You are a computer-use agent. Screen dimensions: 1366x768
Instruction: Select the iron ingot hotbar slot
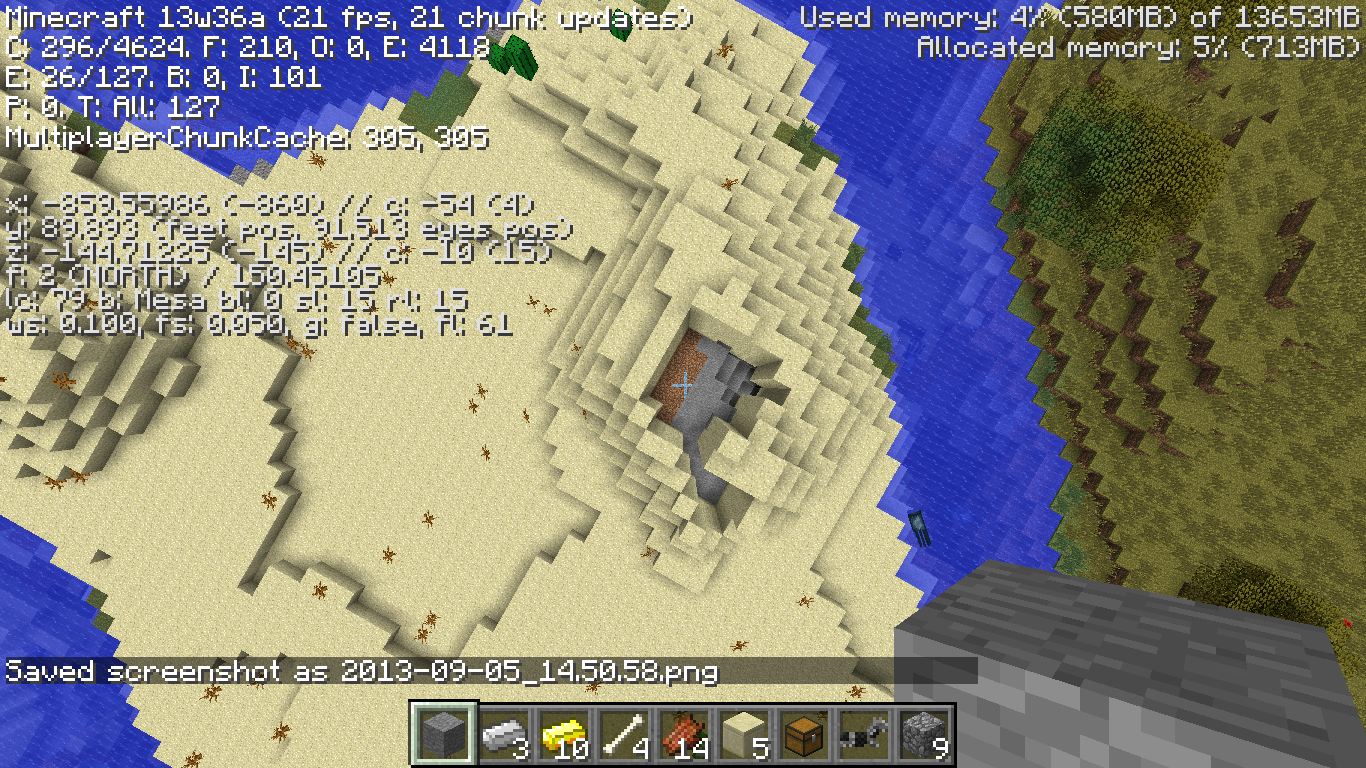tap(502, 735)
